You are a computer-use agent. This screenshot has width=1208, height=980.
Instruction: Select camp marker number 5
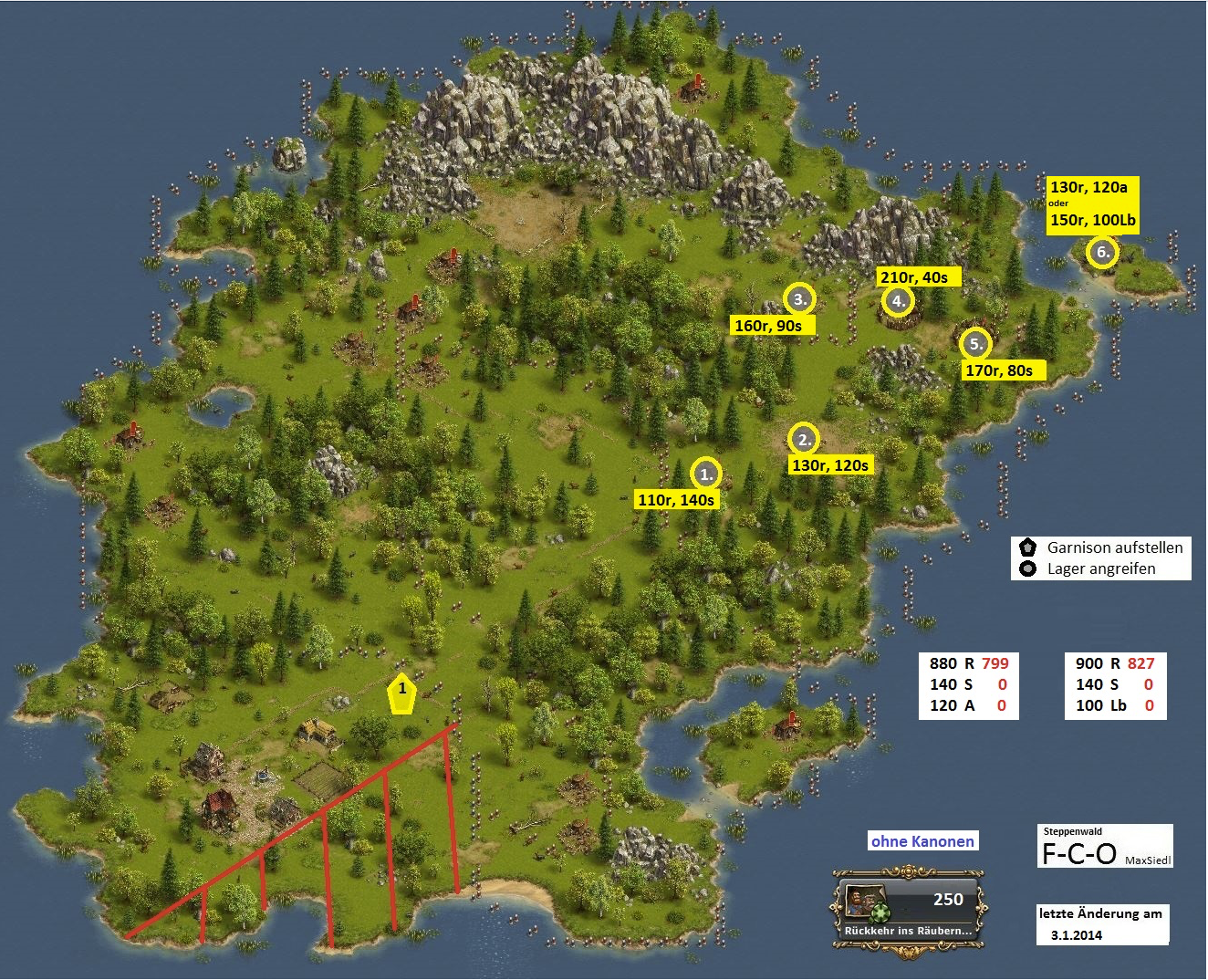tap(975, 344)
